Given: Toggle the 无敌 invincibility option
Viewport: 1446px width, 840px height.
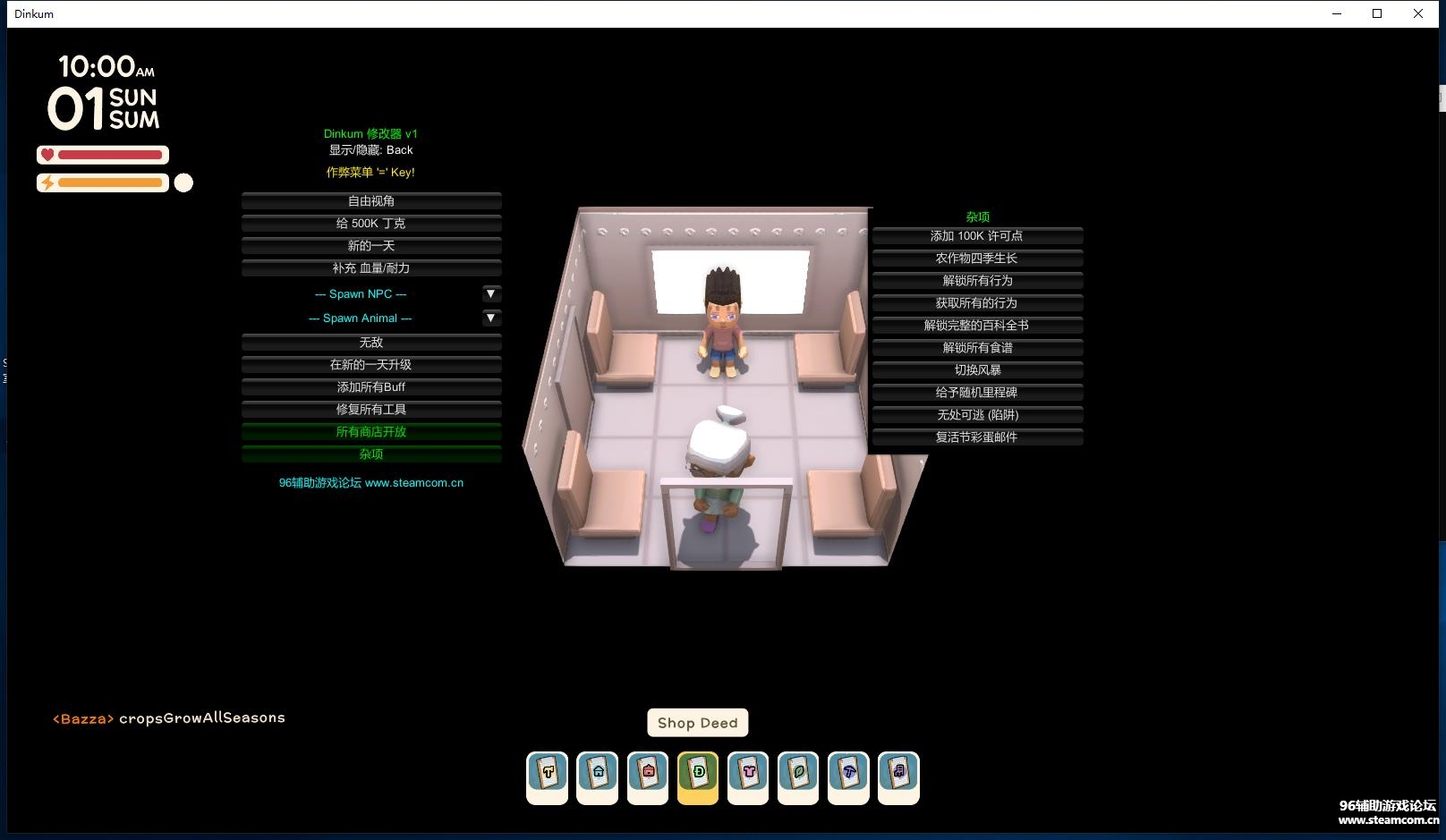Looking at the screenshot, I should click(371, 343).
